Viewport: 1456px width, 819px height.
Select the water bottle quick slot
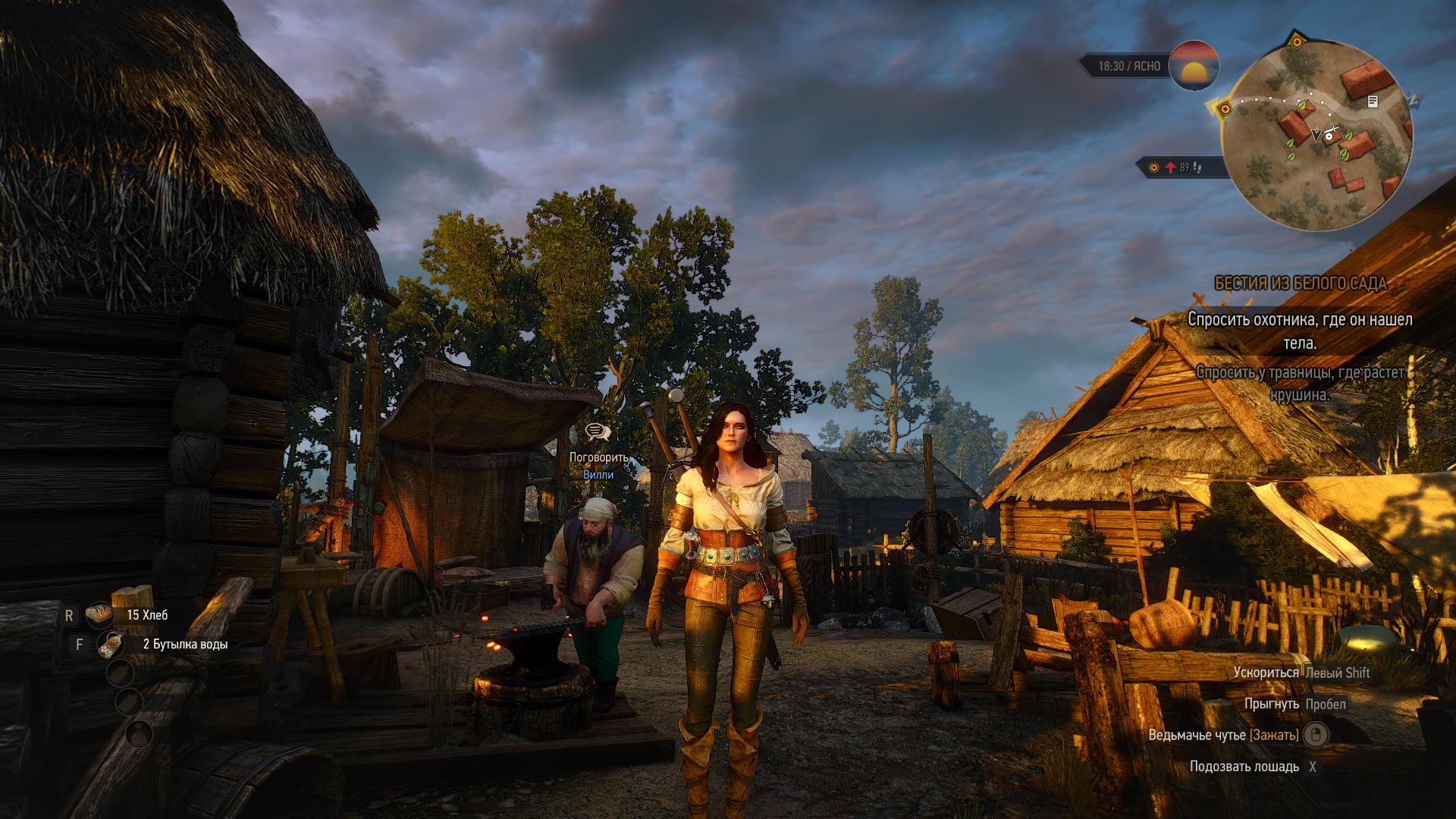(112, 645)
